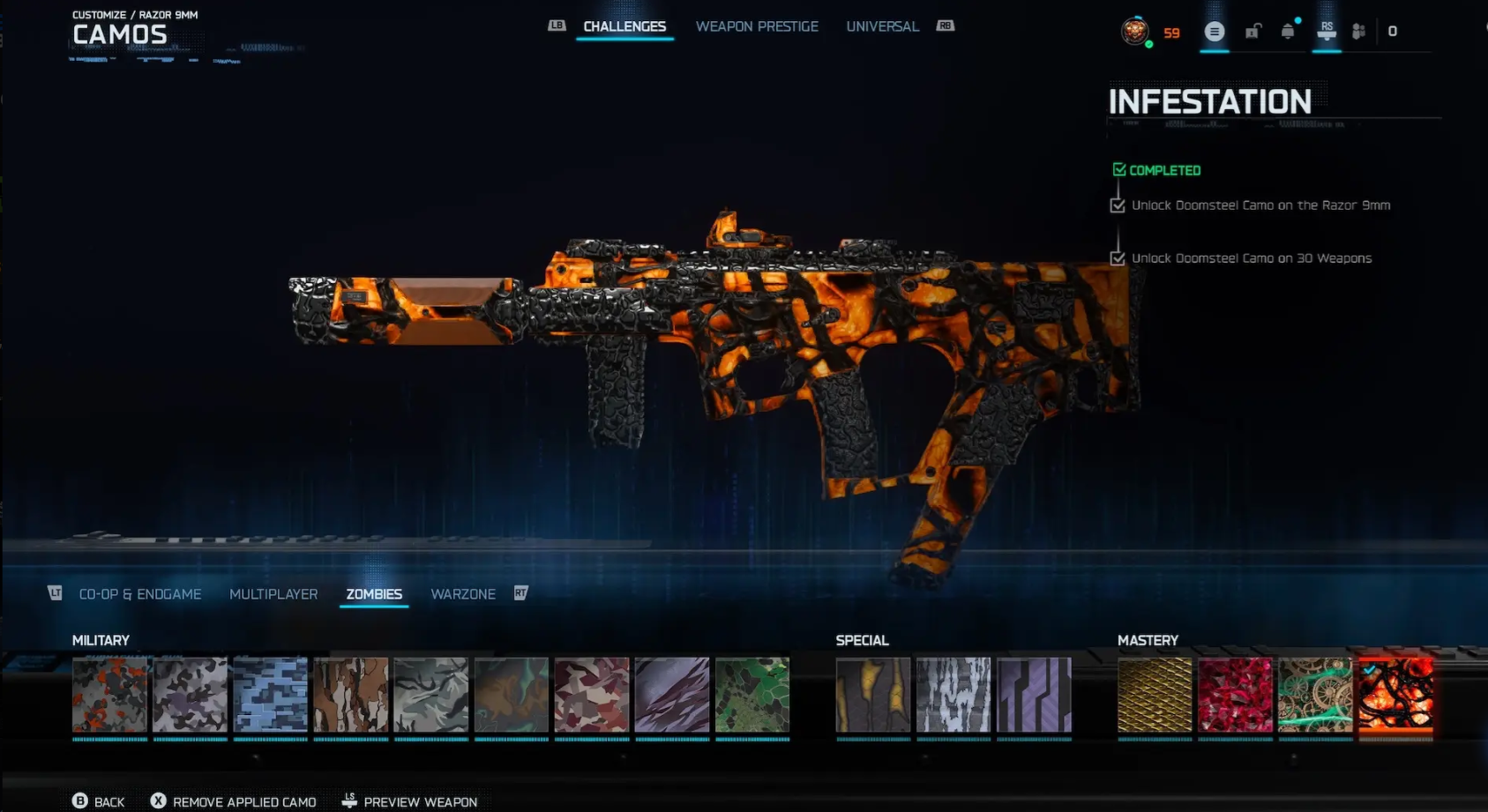Click the Back button
The image size is (1488, 812).
click(100, 801)
